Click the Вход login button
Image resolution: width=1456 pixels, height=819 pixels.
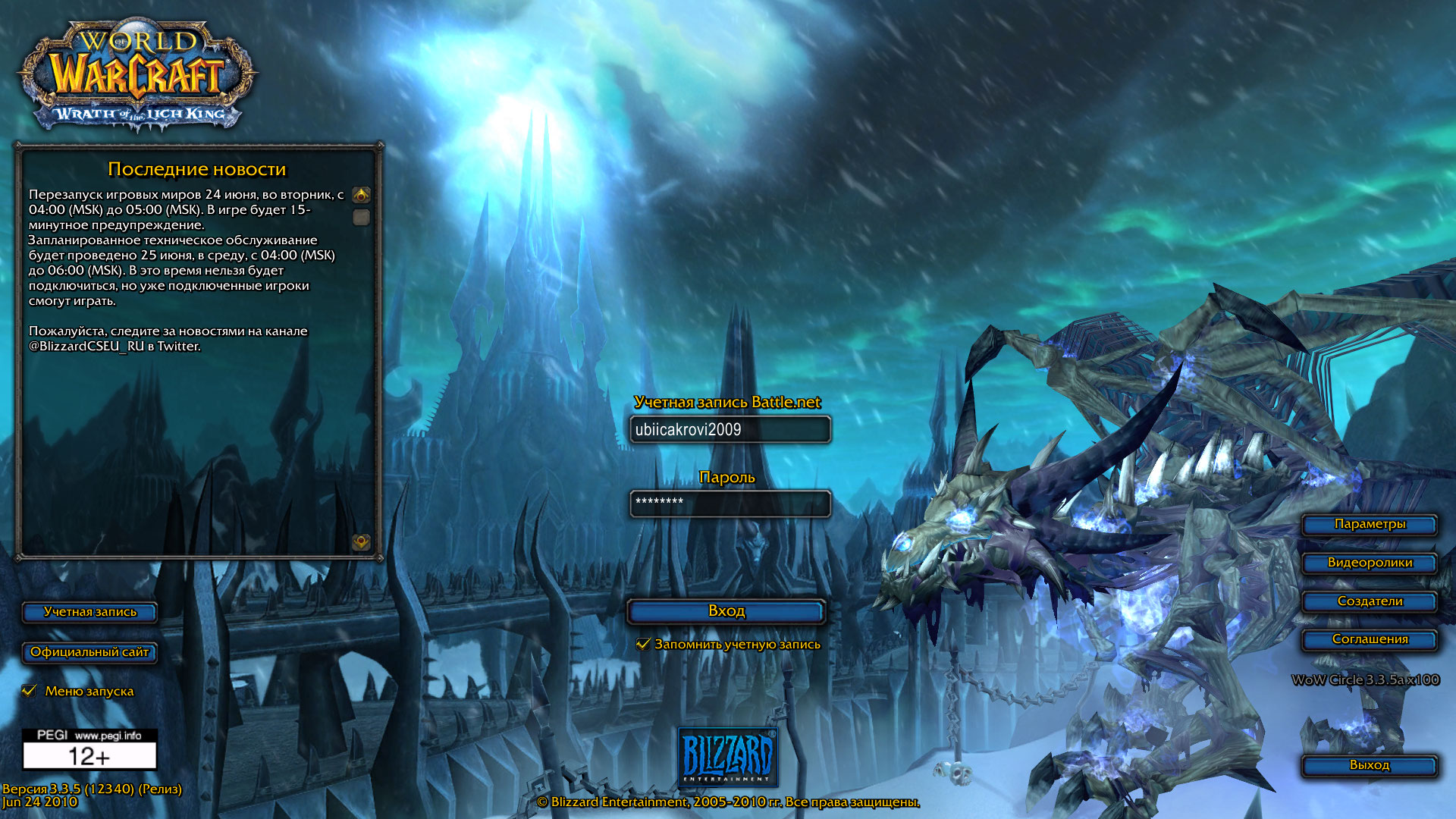click(726, 611)
